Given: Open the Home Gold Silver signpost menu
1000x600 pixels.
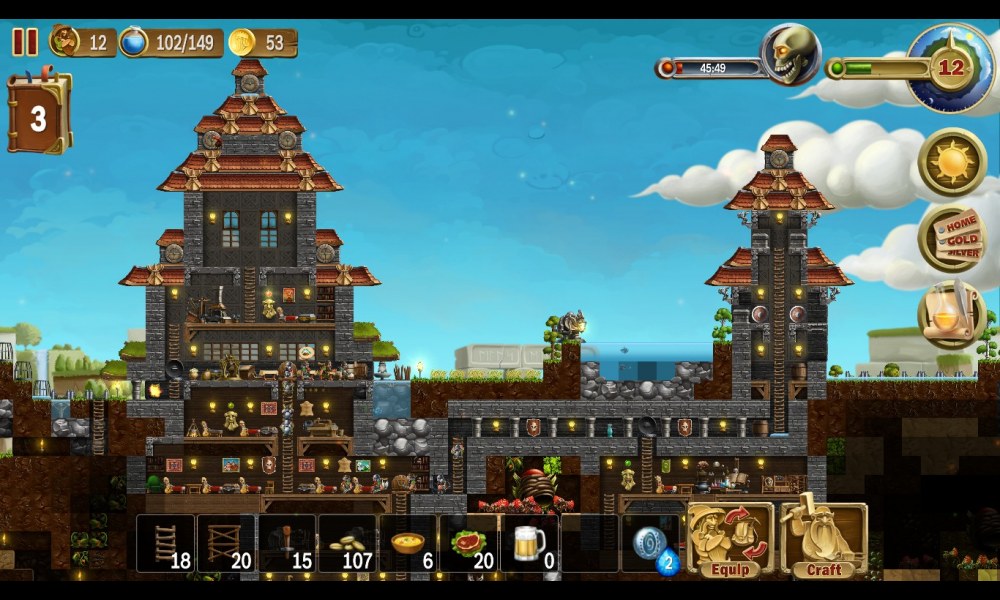Looking at the screenshot, I should pos(952,238).
